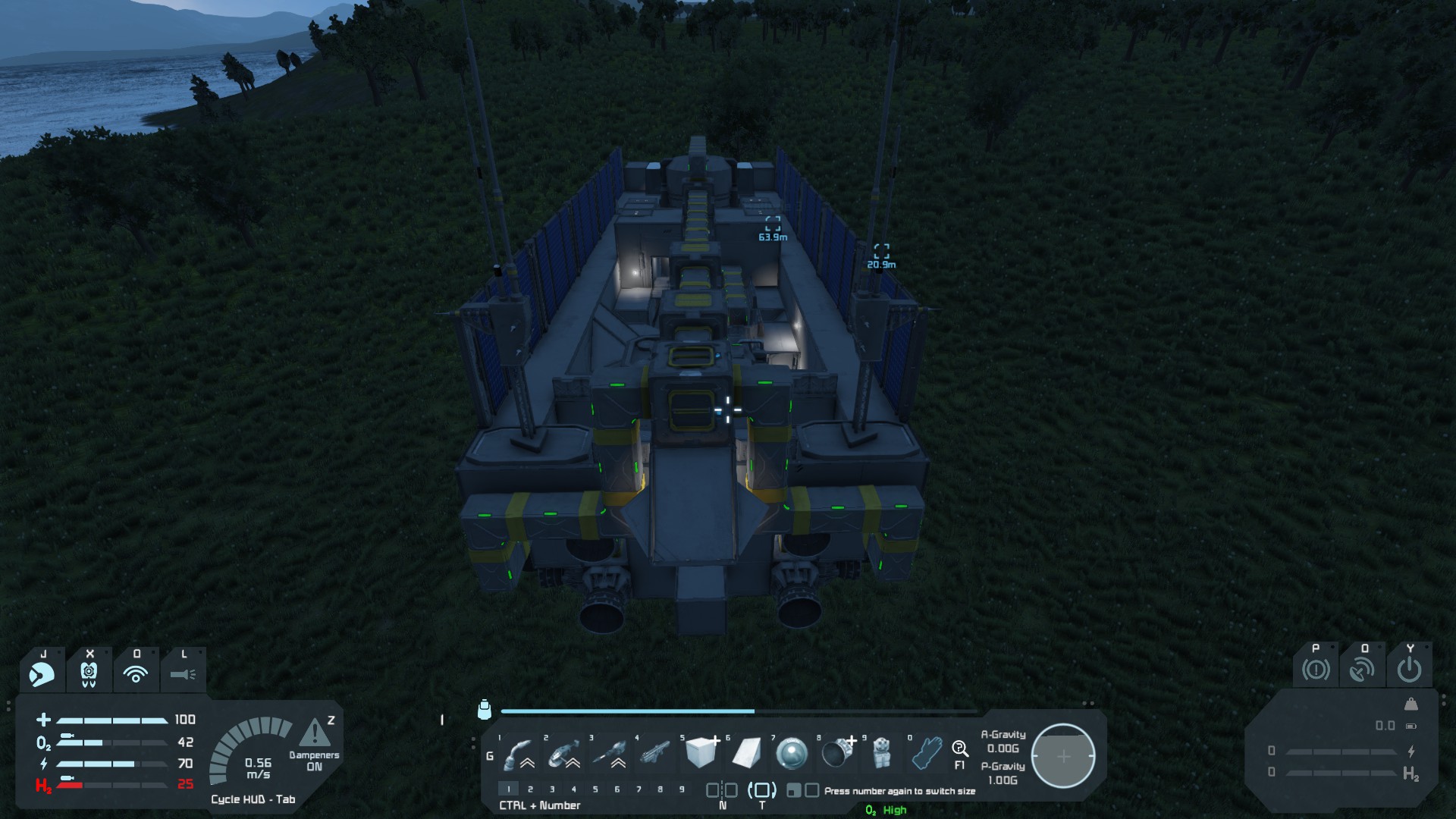
Task: Switch to toolbar page 2
Action: (530, 789)
